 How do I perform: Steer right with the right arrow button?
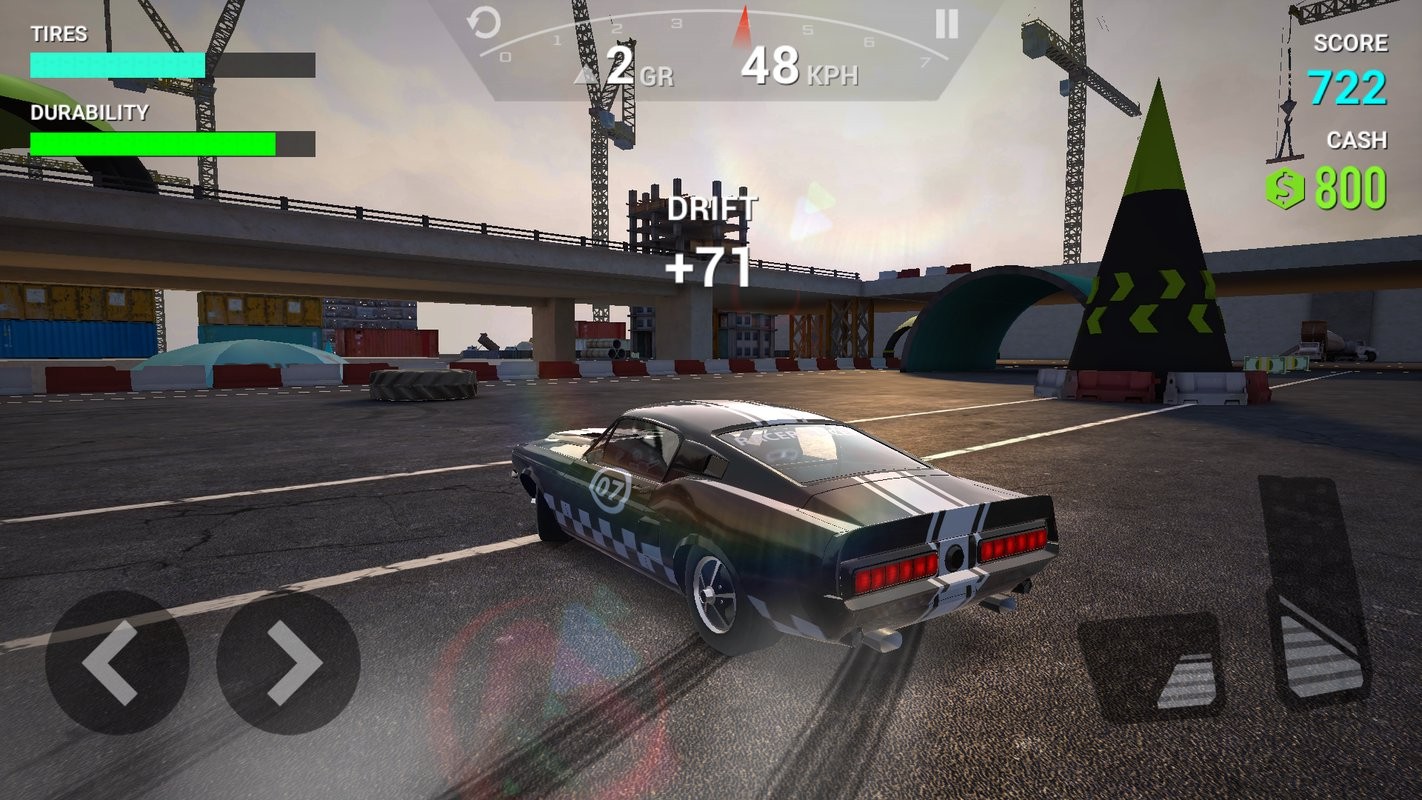point(288,662)
